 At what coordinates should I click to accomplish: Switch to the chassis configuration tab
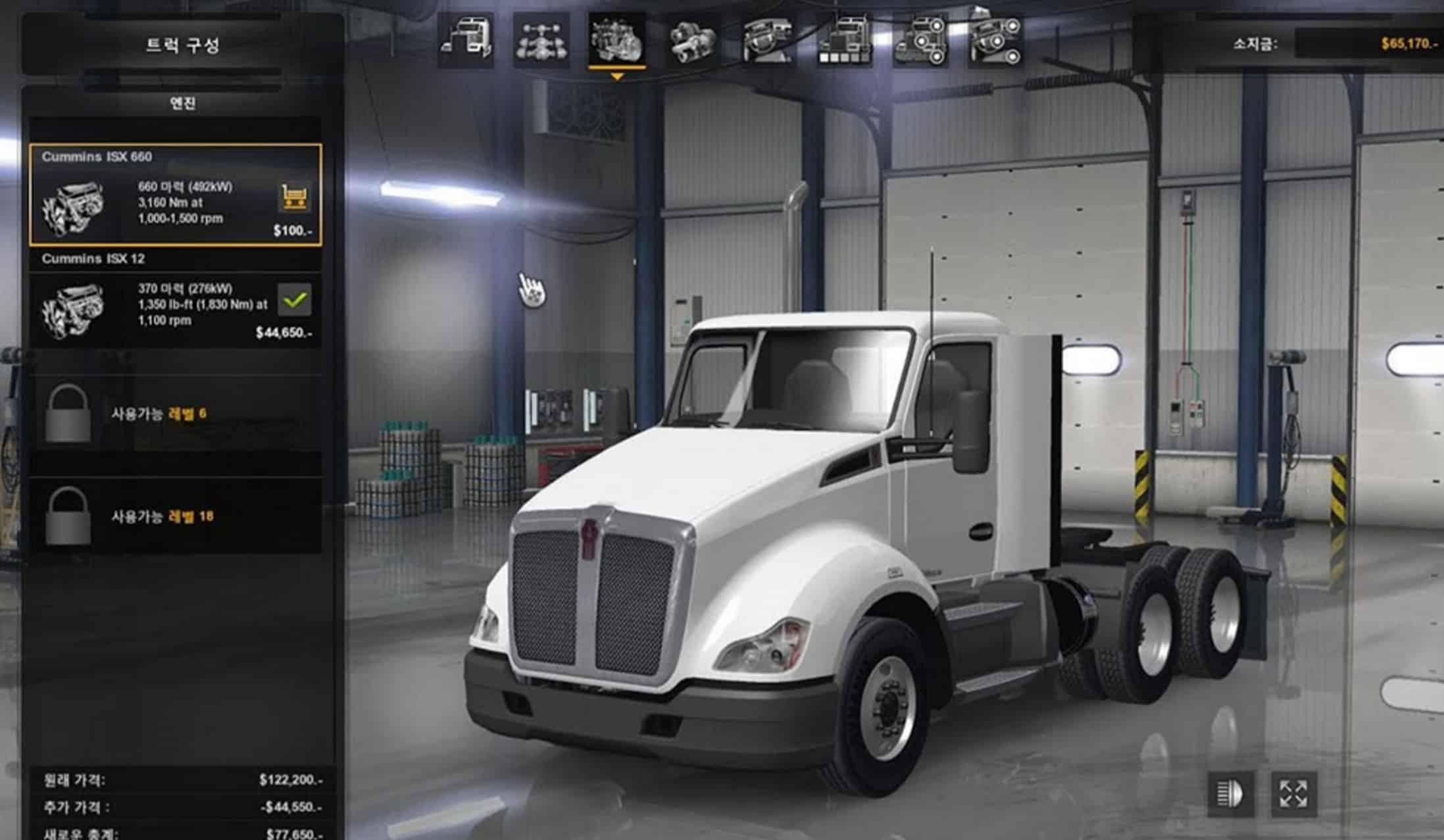point(541,41)
